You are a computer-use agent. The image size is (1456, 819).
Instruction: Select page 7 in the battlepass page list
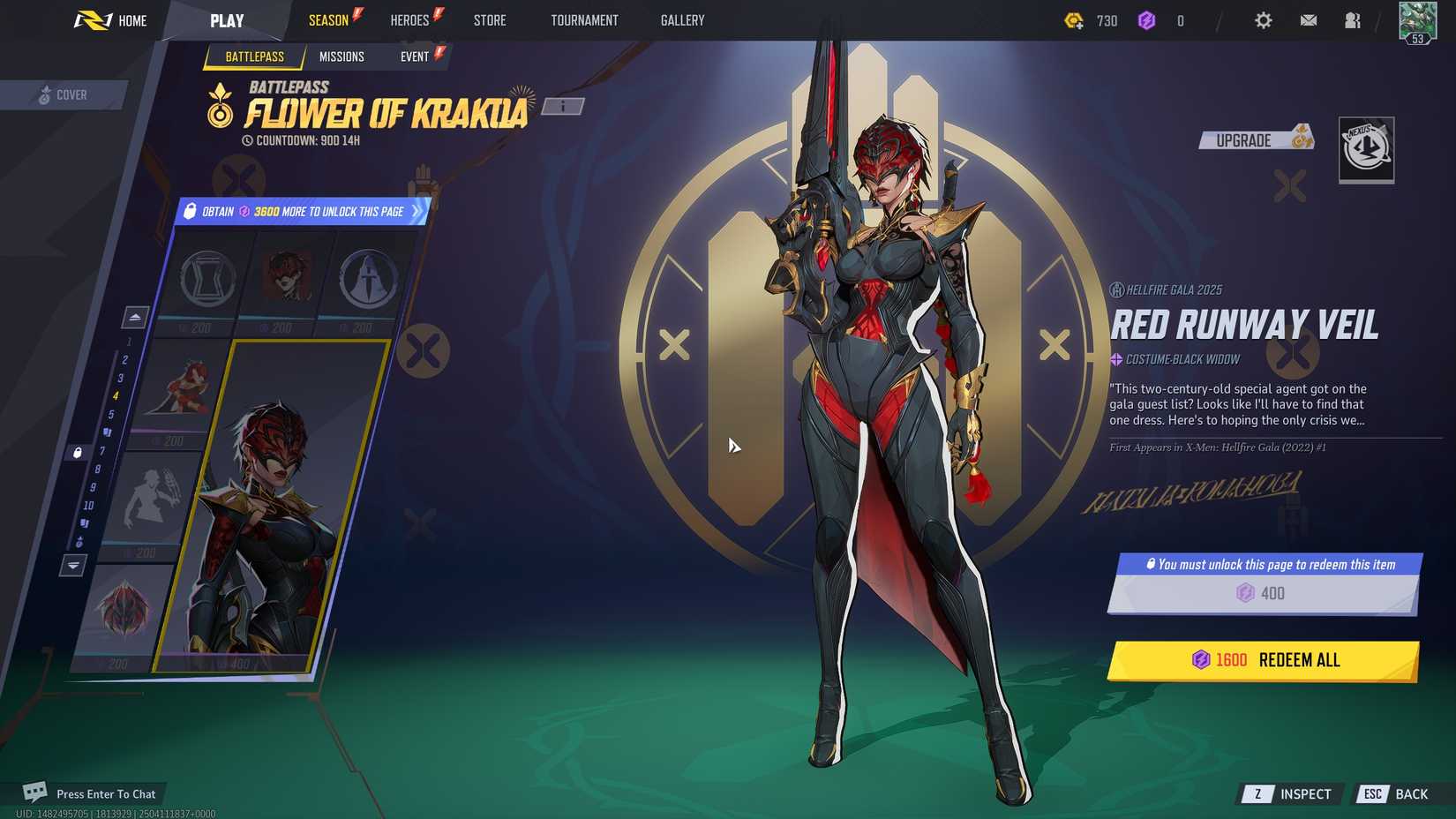click(x=101, y=450)
